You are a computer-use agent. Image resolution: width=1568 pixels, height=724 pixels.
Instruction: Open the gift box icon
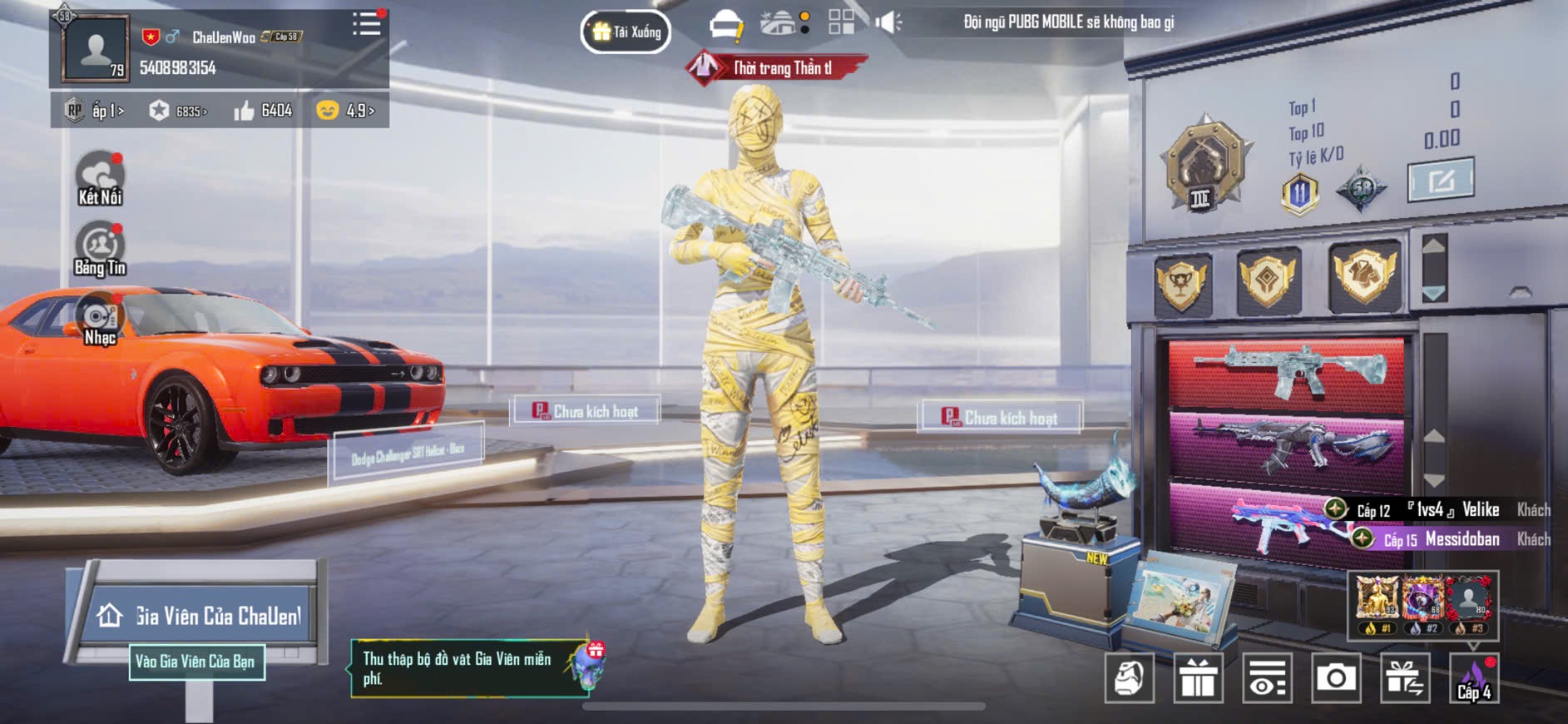(1198, 678)
